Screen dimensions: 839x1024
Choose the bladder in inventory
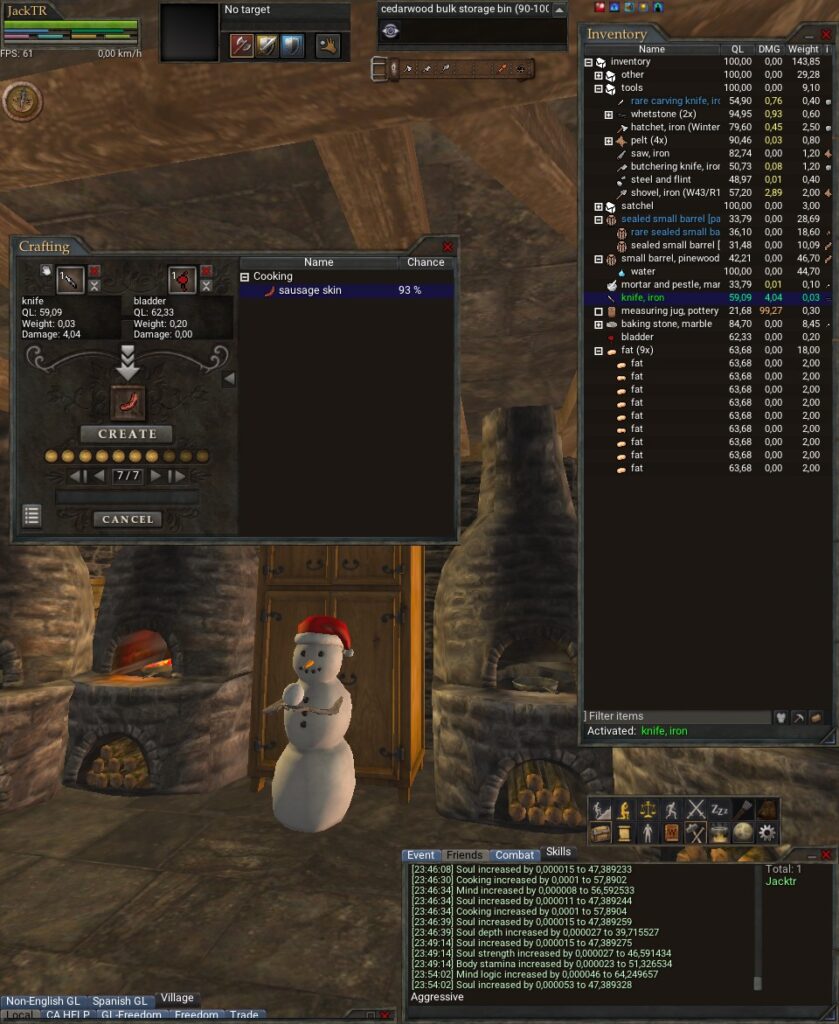(x=637, y=337)
